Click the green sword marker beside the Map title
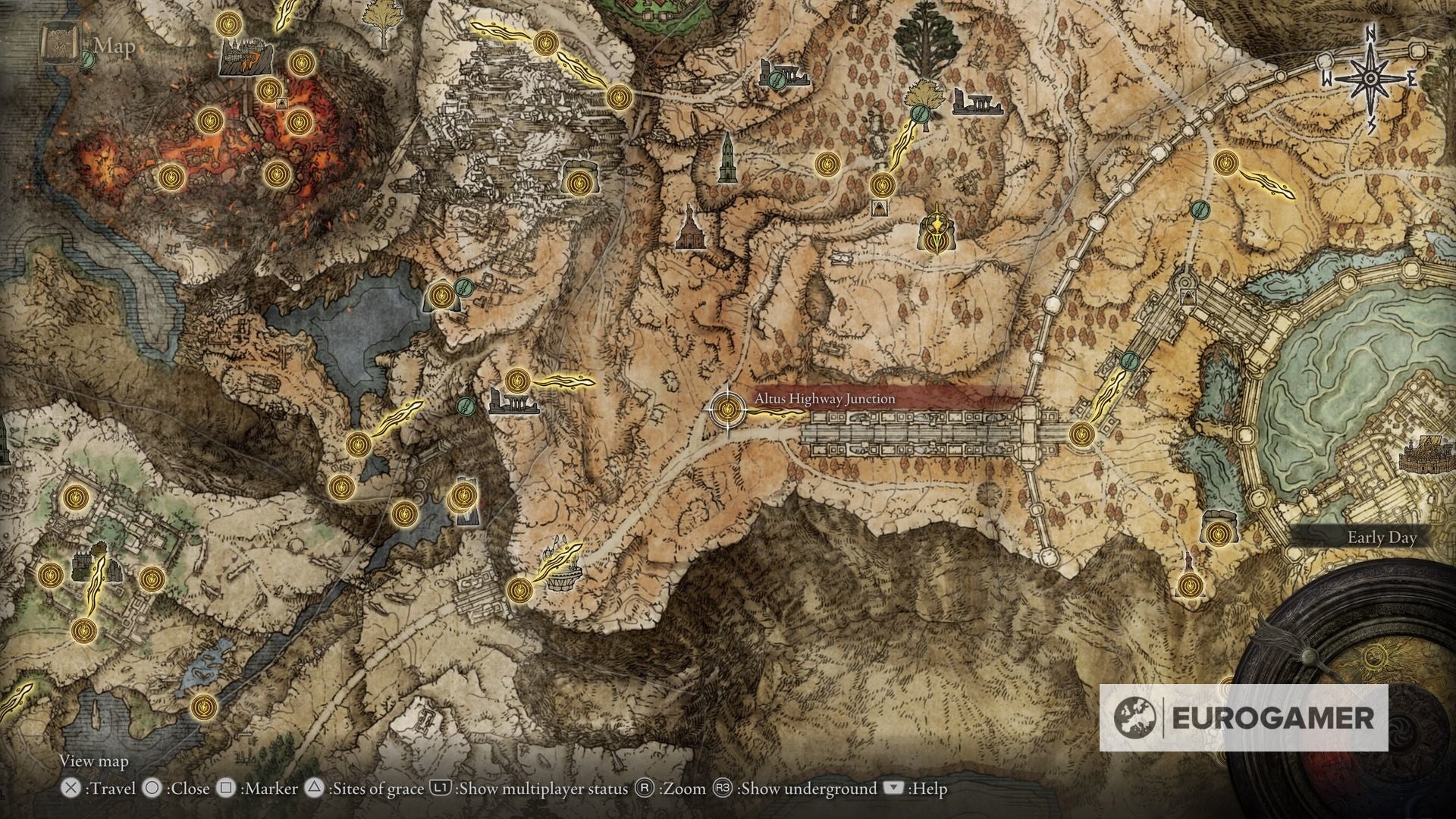Viewport: 1456px width, 819px height. click(86, 61)
